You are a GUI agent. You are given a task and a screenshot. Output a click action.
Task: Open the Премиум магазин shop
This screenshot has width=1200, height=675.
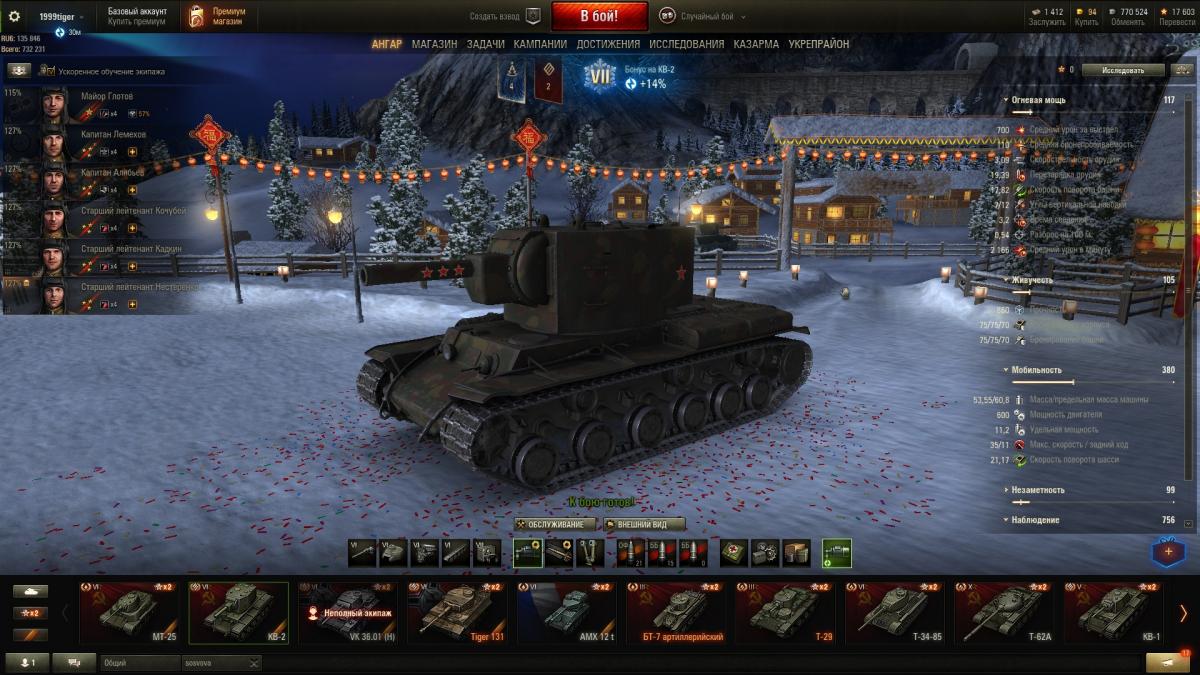click(x=218, y=16)
